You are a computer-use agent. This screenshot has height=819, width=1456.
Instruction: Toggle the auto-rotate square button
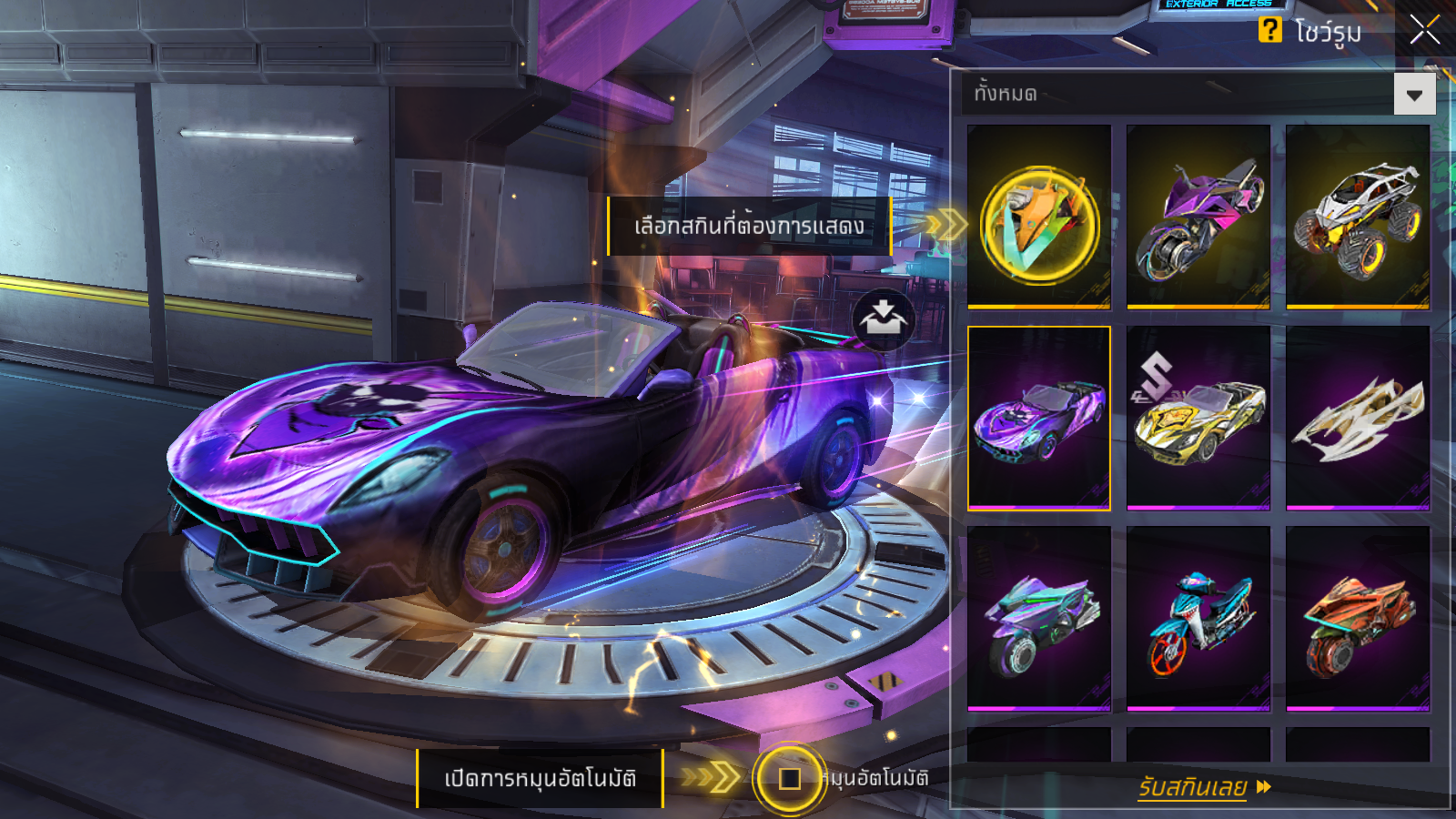(789, 779)
